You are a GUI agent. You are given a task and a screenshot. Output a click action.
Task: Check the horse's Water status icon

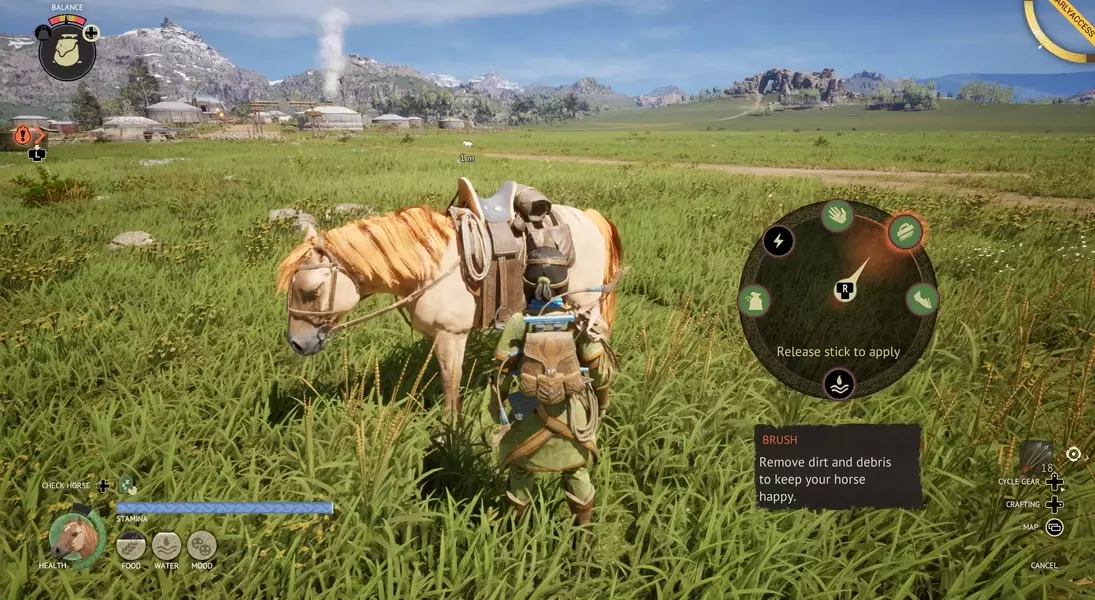166,546
